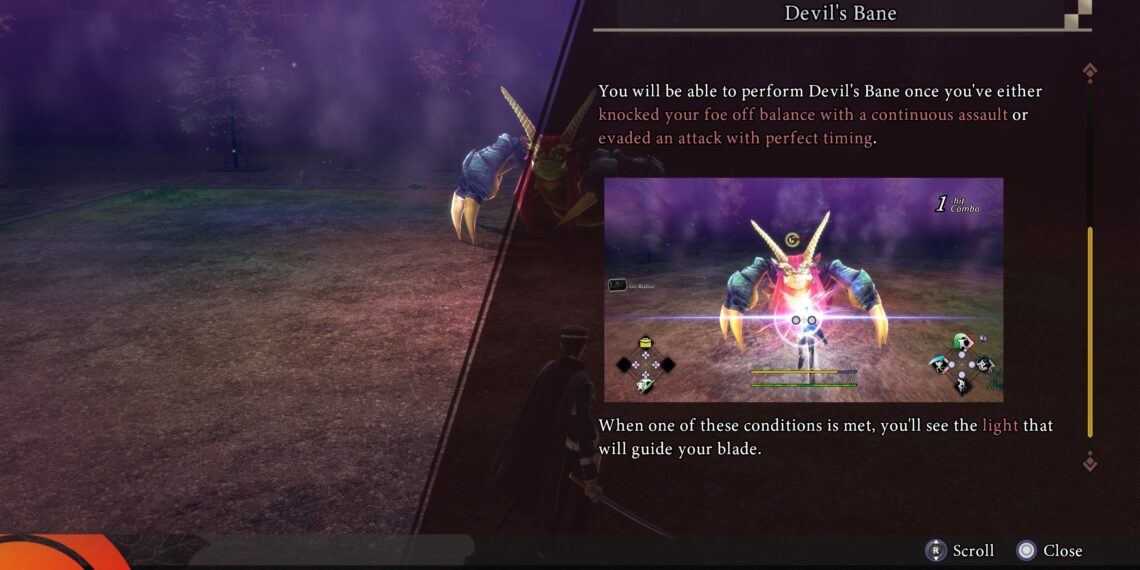Click the tutorial panel's scrollbar thumb
The height and width of the screenshot is (570, 1140).
coord(1090,332)
